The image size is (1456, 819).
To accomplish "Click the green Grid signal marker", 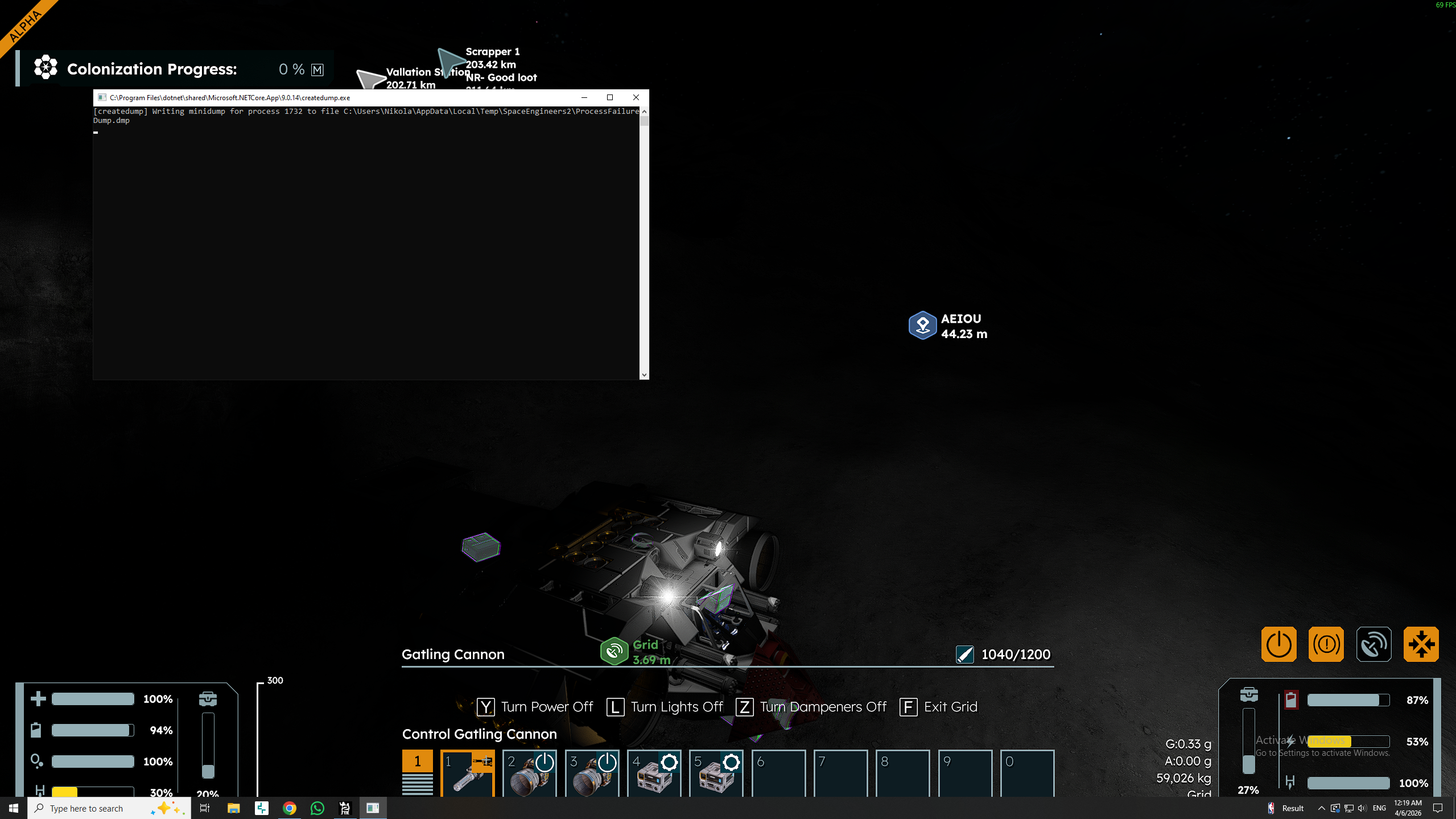I will [x=614, y=651].
